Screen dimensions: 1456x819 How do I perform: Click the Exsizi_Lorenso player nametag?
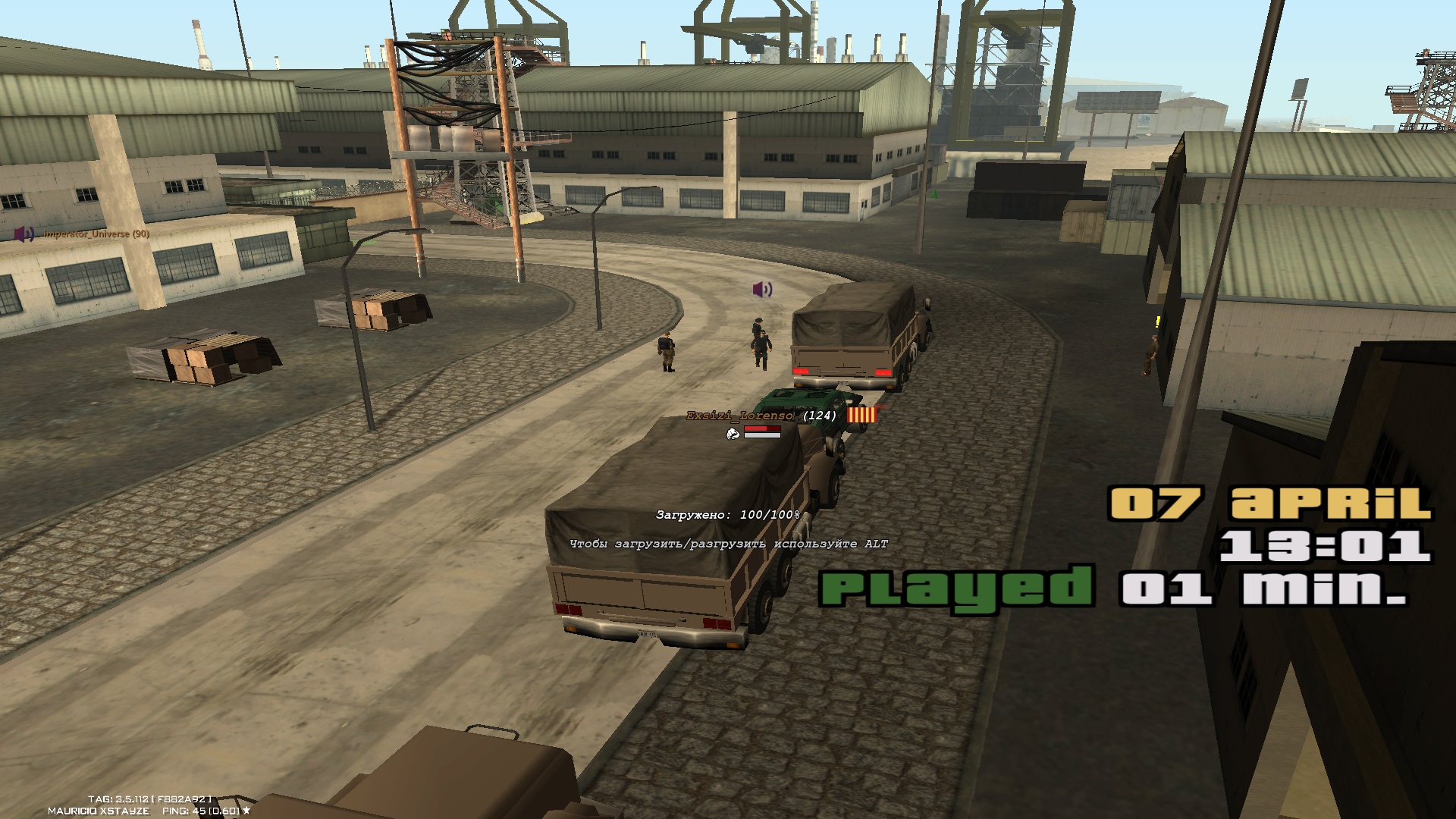pos(739,416)
